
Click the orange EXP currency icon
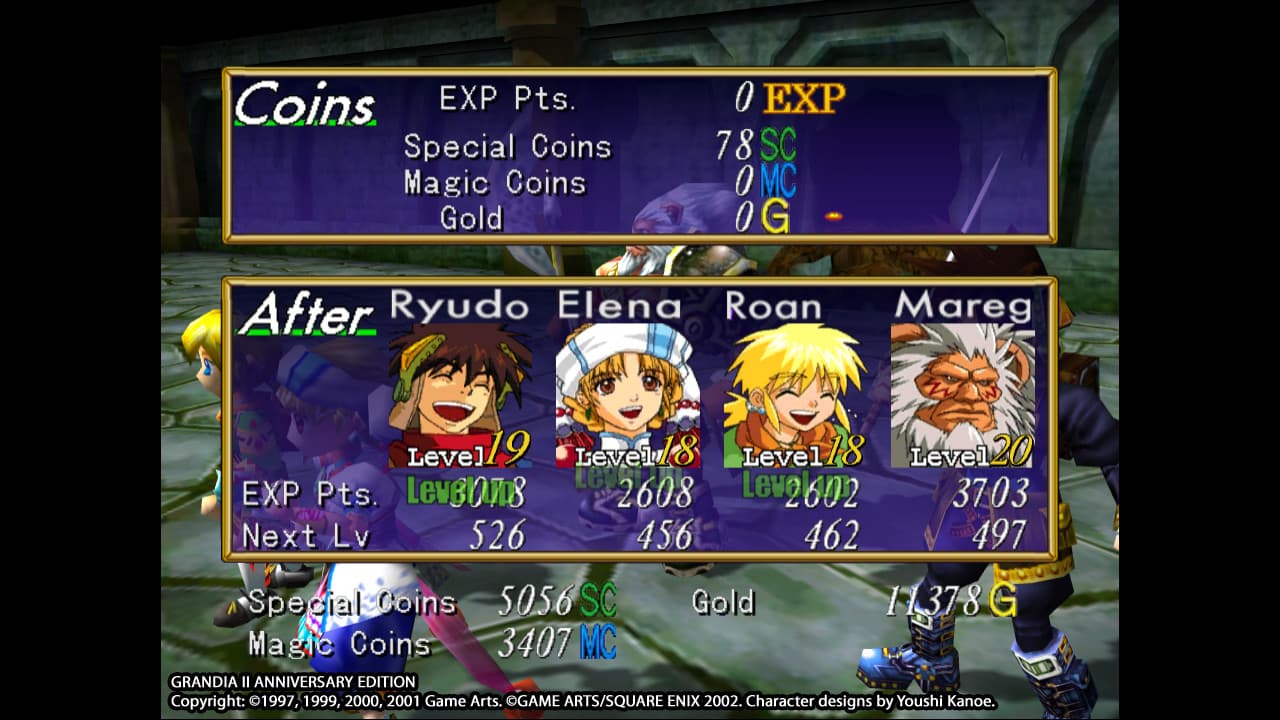800,96
